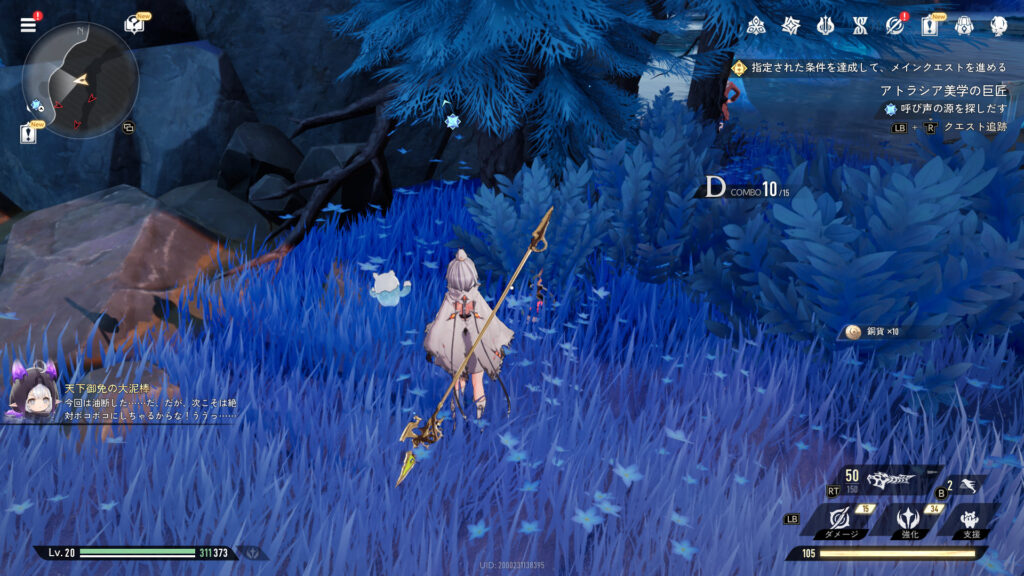1024x576 pixels.
Task: Open the hourglass-shaped menu icon
Action: pyautogui.click(x=860, y=26)
